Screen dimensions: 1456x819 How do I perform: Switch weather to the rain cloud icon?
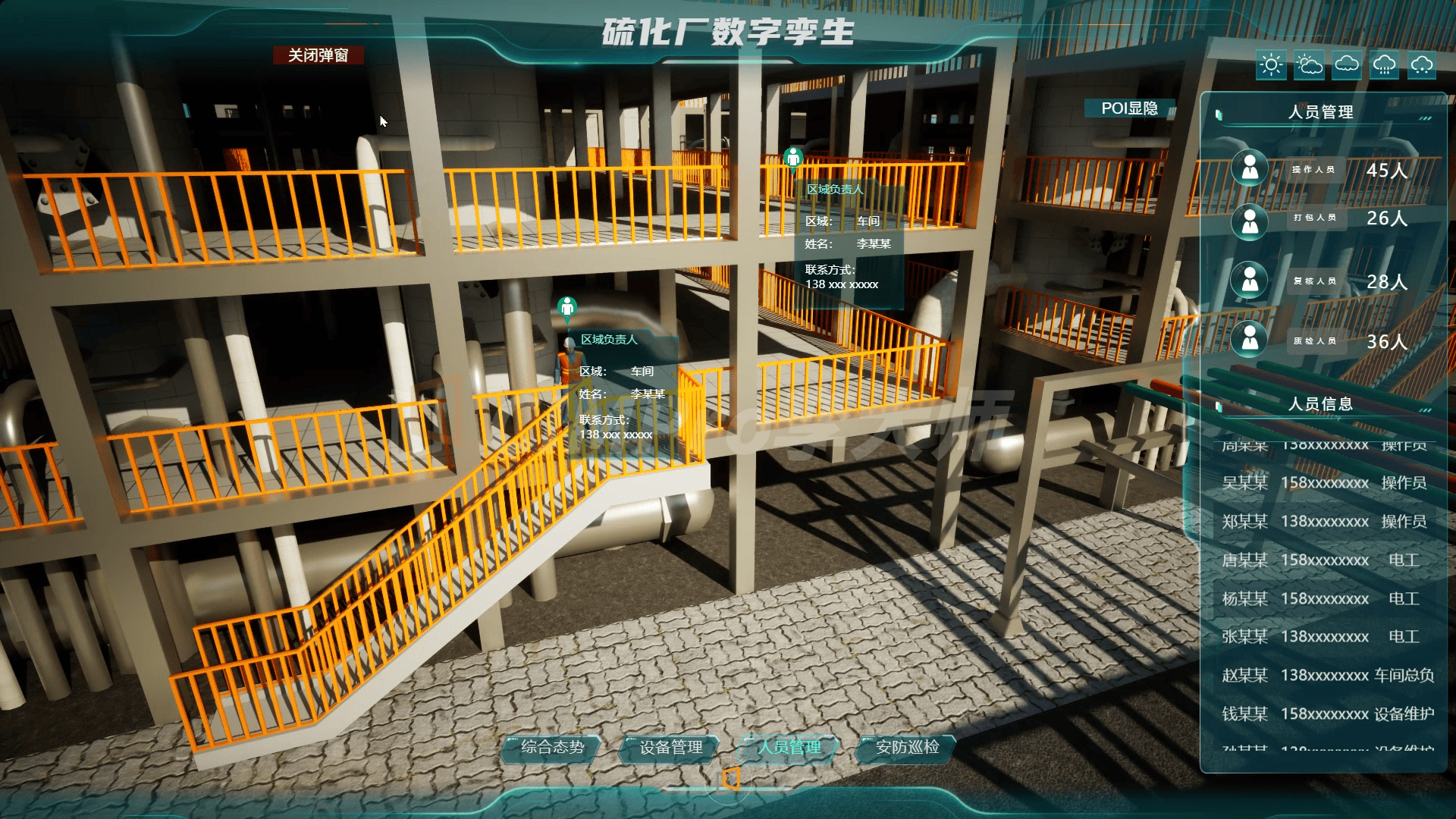coord(1385,65)
